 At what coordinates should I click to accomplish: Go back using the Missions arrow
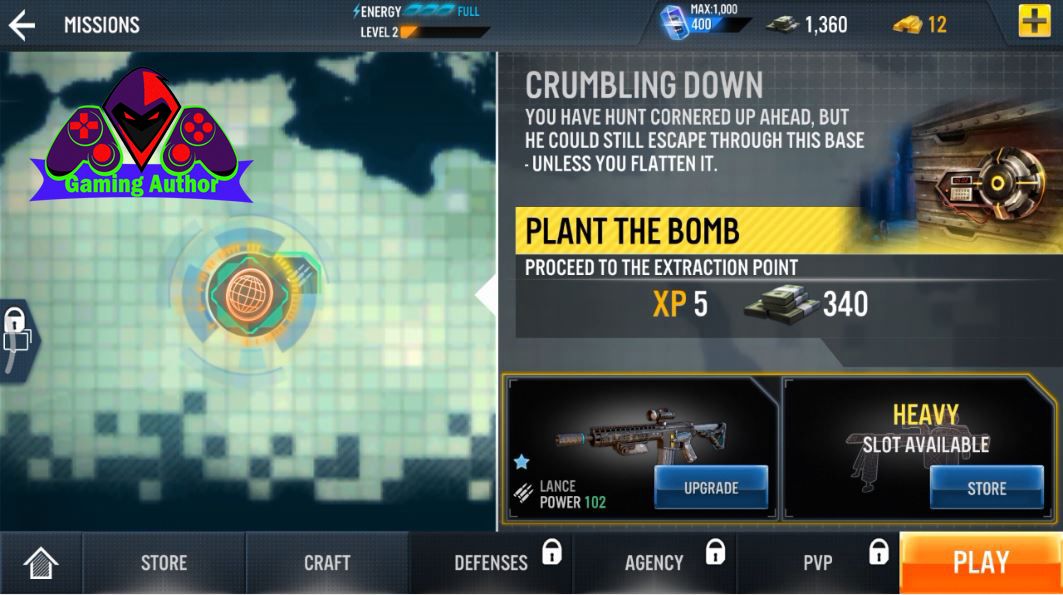[22, 25]
